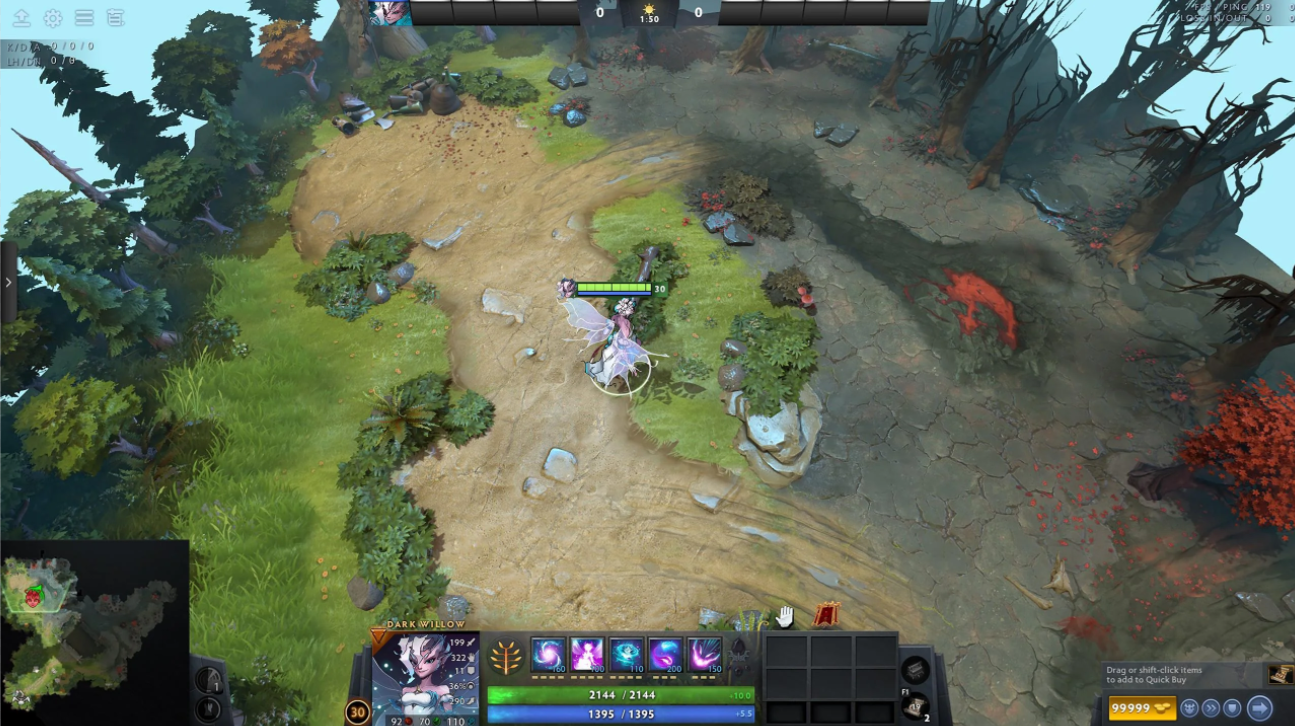Toggle courier speed burst double-arrow button

(x=1211, y=708)
